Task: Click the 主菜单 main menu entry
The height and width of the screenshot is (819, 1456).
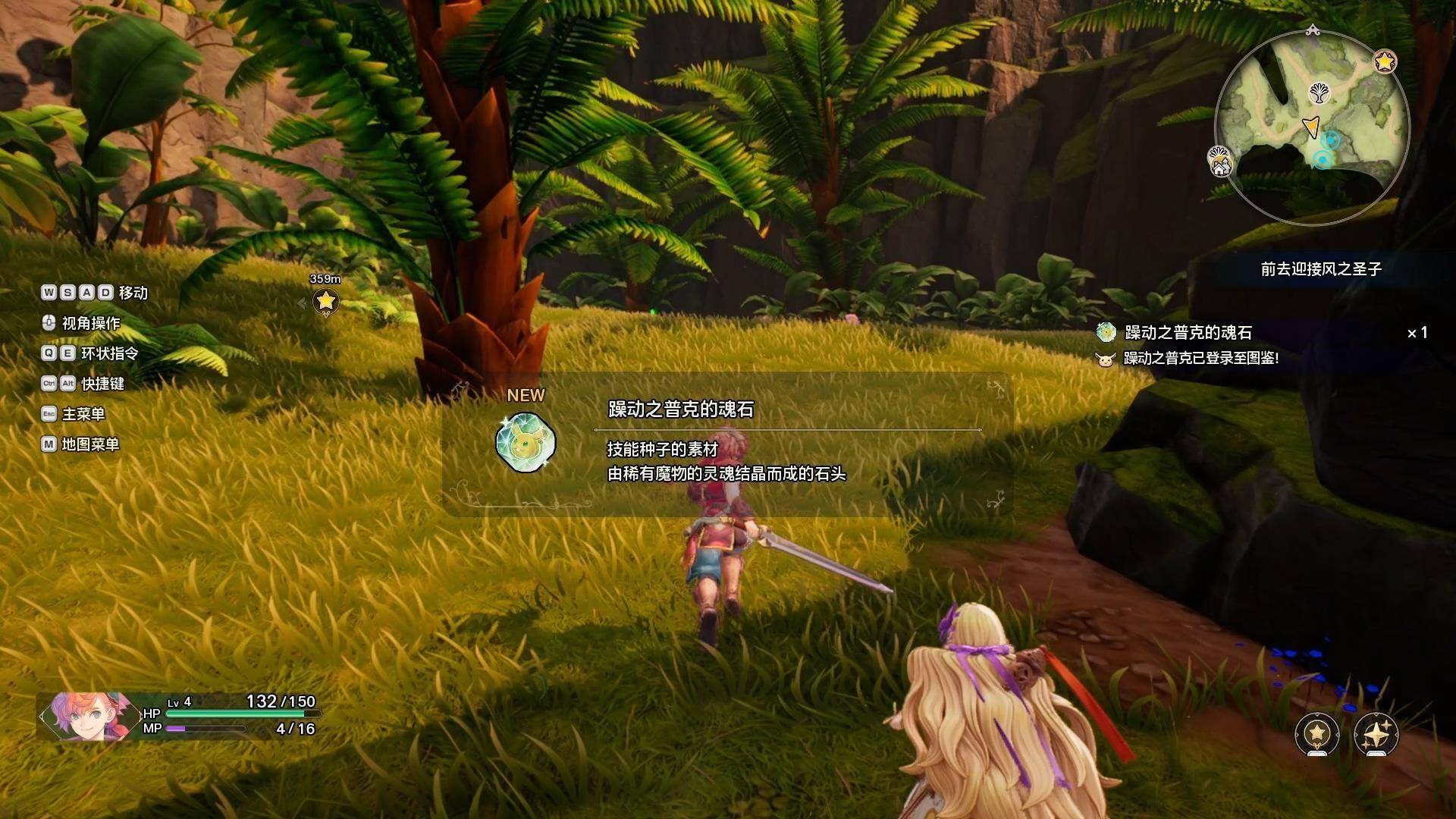Action: click(x=83, y=414)
